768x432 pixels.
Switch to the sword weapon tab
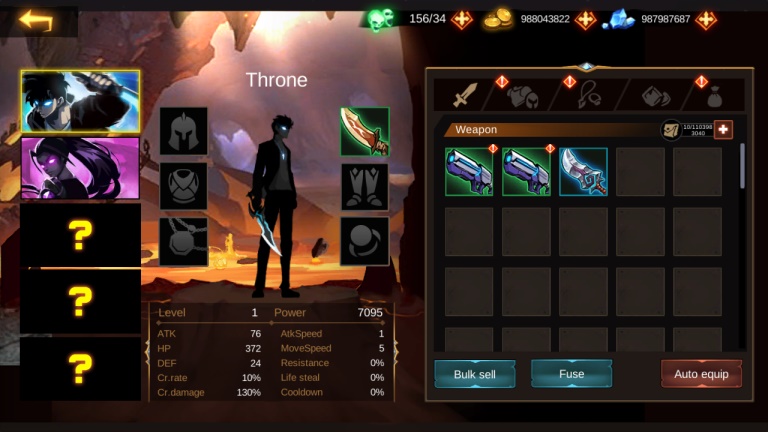coord(466,95)
